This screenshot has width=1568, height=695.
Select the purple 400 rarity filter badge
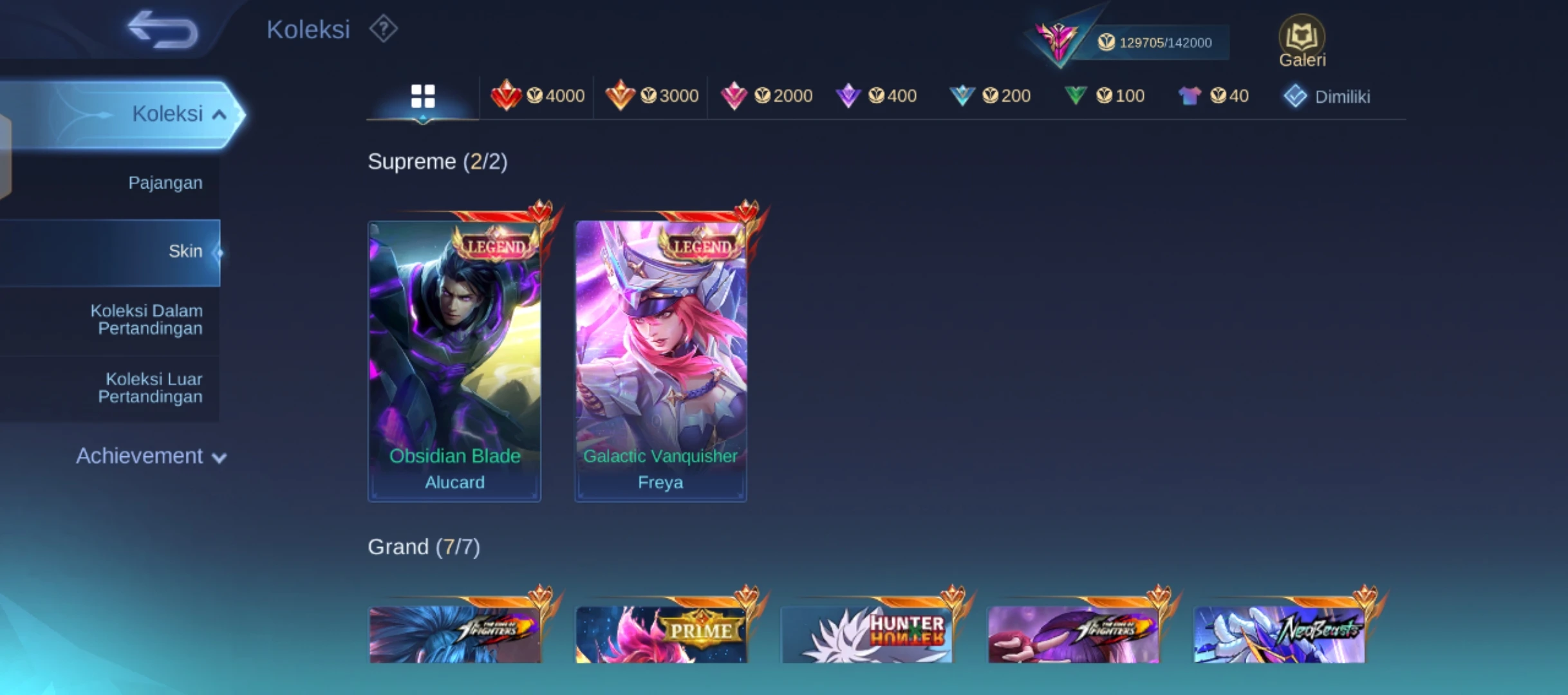pyautogui.click(x=879, y=95)
